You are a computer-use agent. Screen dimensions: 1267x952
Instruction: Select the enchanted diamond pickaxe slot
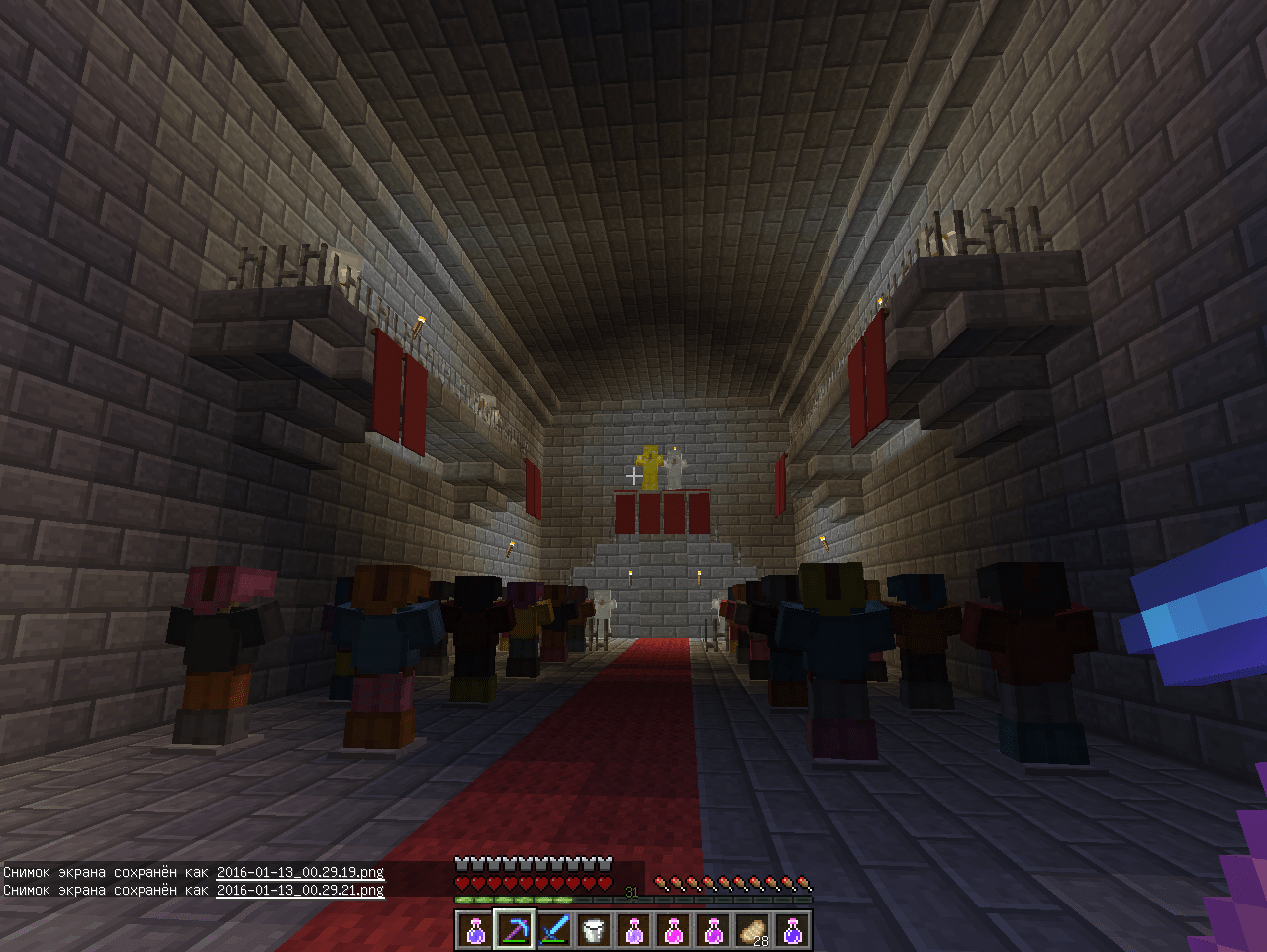(515, 930)
